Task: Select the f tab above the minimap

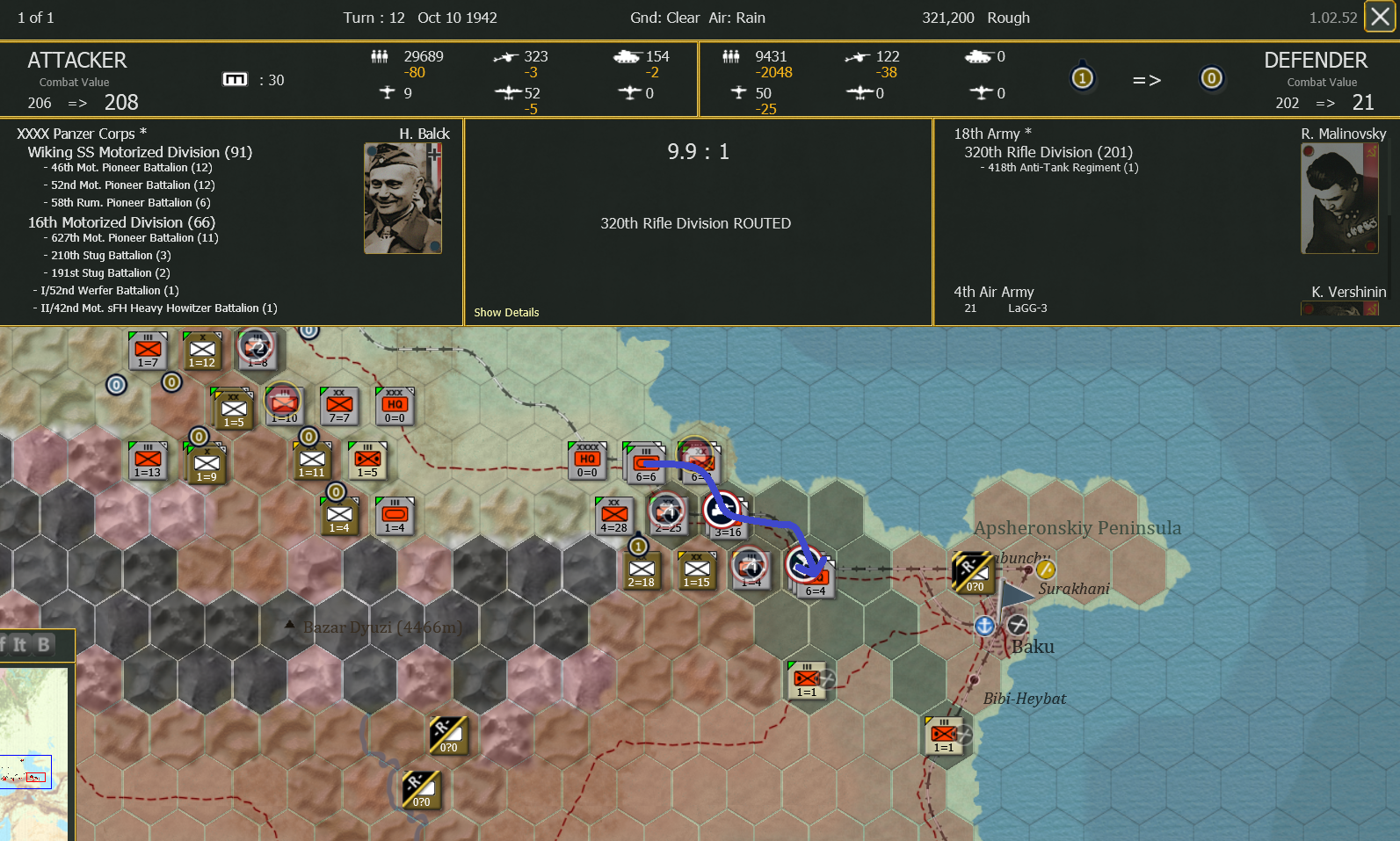Action: point(3,643)
